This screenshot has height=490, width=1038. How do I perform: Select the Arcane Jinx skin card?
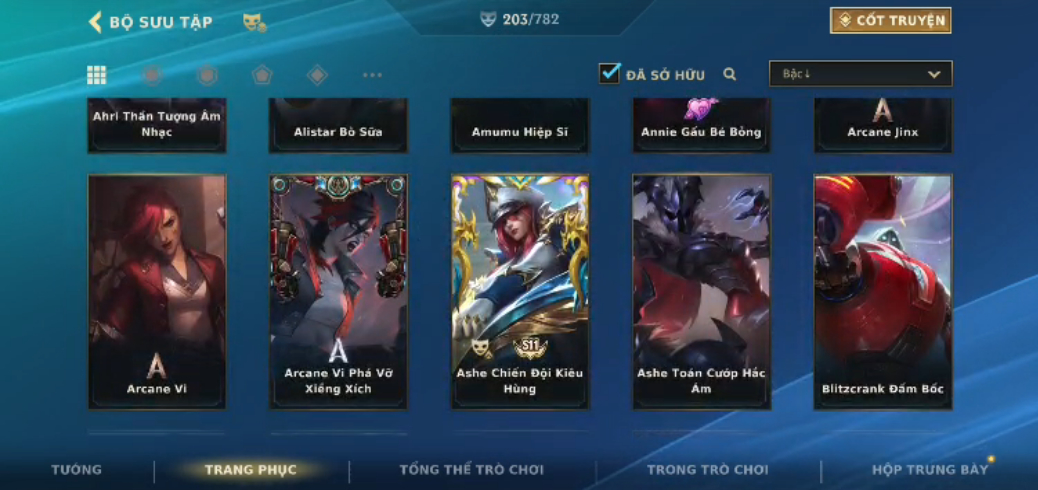[882, 125]
